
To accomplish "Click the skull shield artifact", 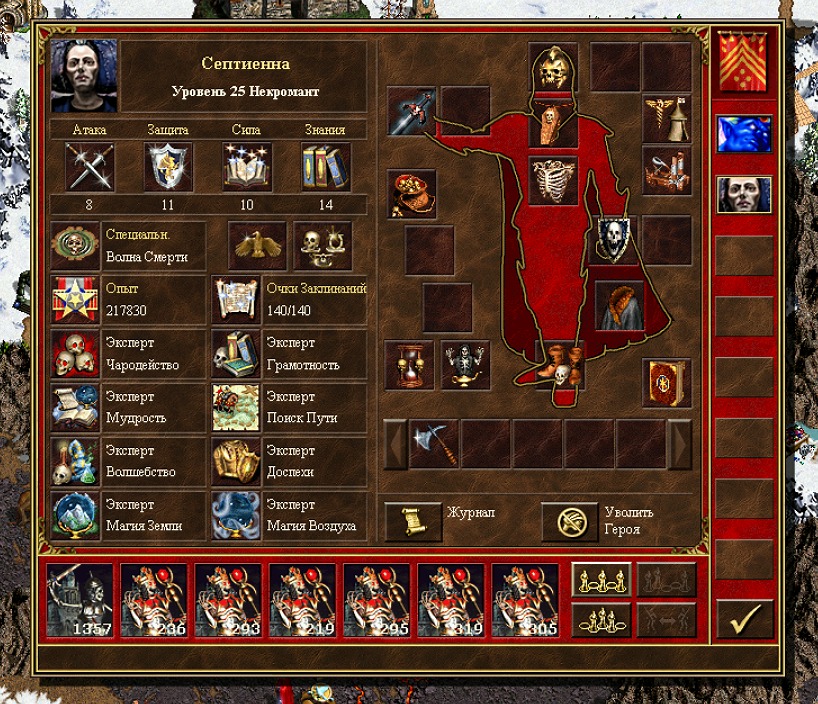I will coord(613,239).
